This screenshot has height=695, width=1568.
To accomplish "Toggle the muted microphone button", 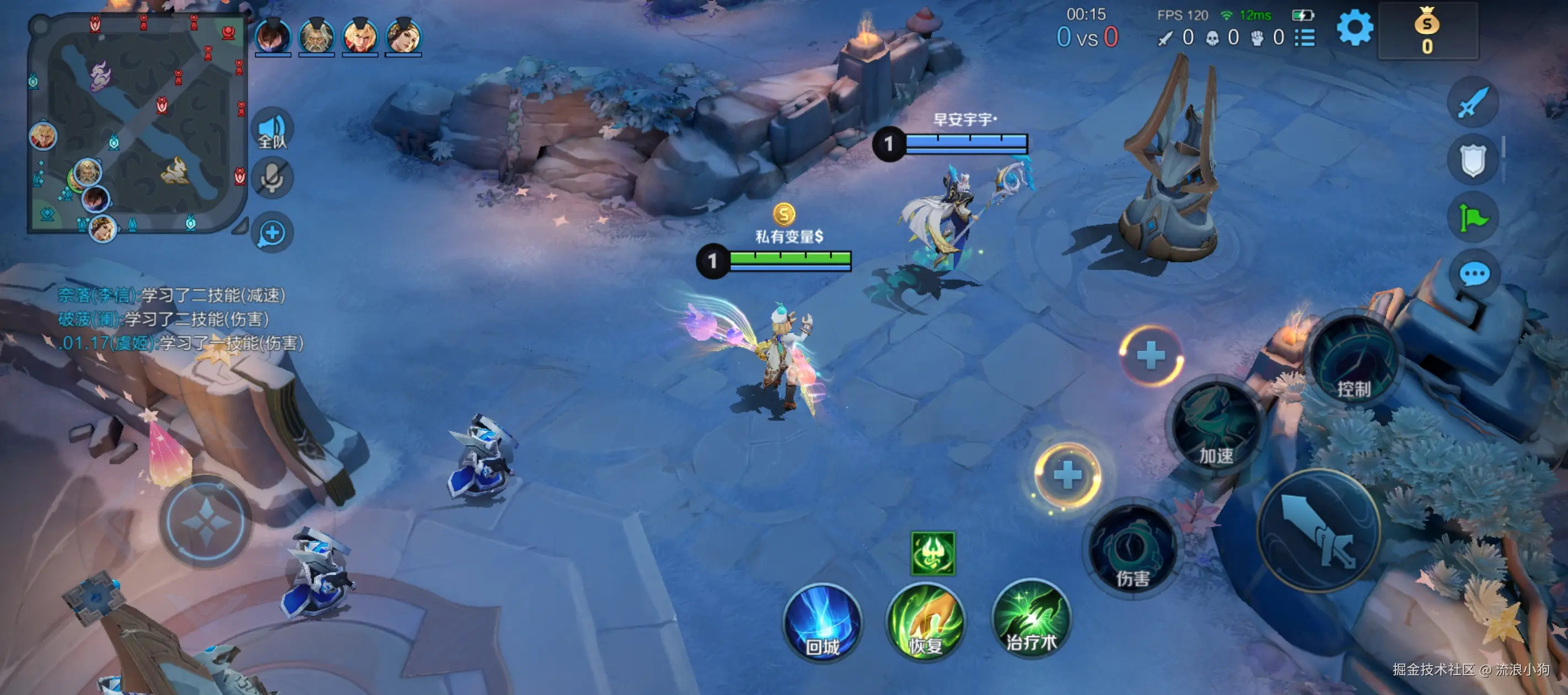I will pos(272,179).
